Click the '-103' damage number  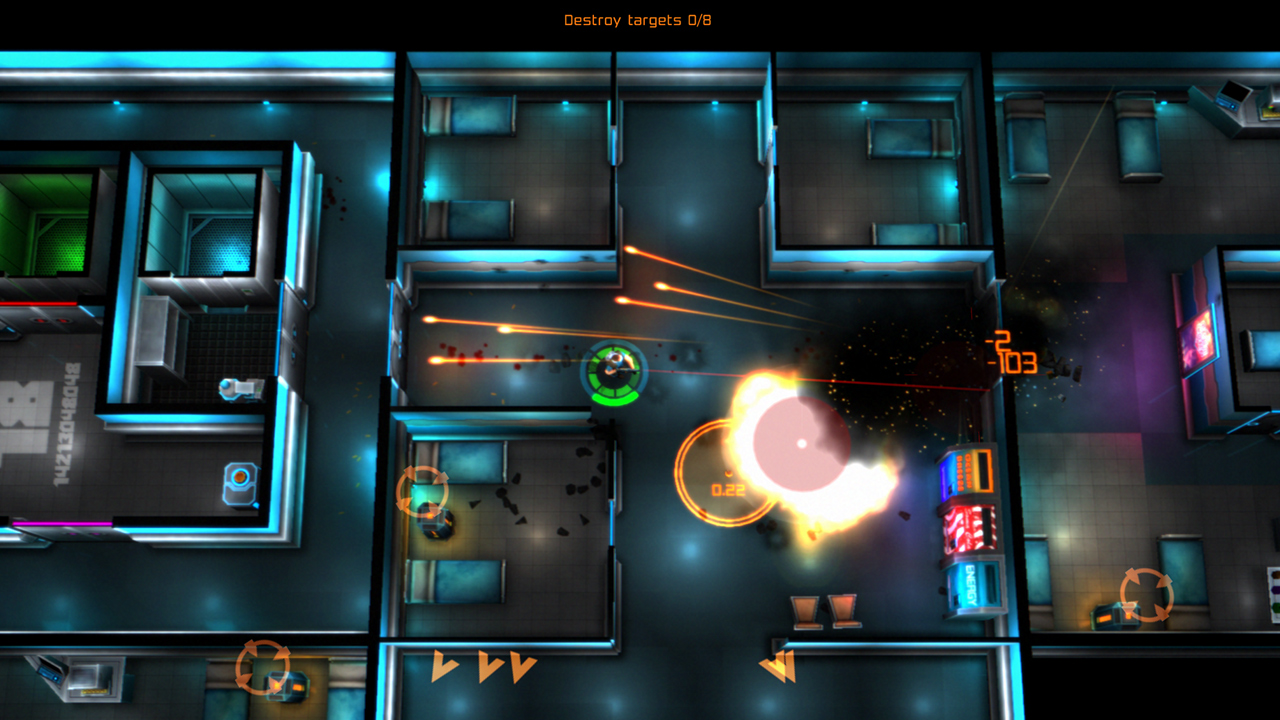(1014, 362)
